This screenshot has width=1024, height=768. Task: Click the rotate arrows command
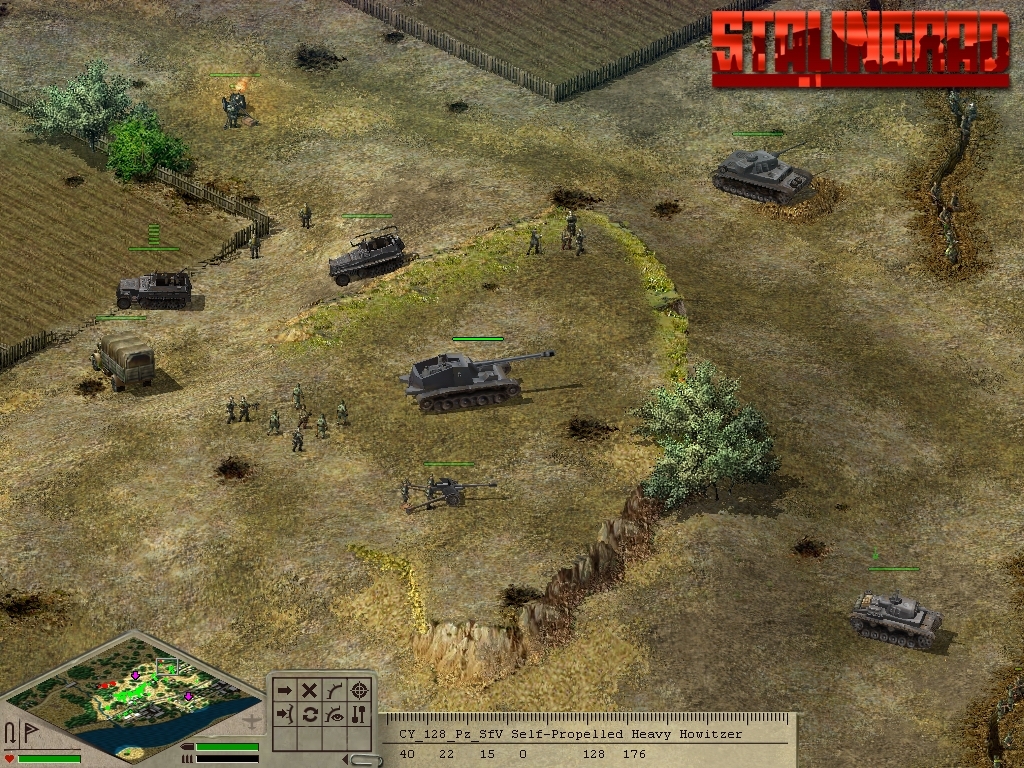(310, 714)
